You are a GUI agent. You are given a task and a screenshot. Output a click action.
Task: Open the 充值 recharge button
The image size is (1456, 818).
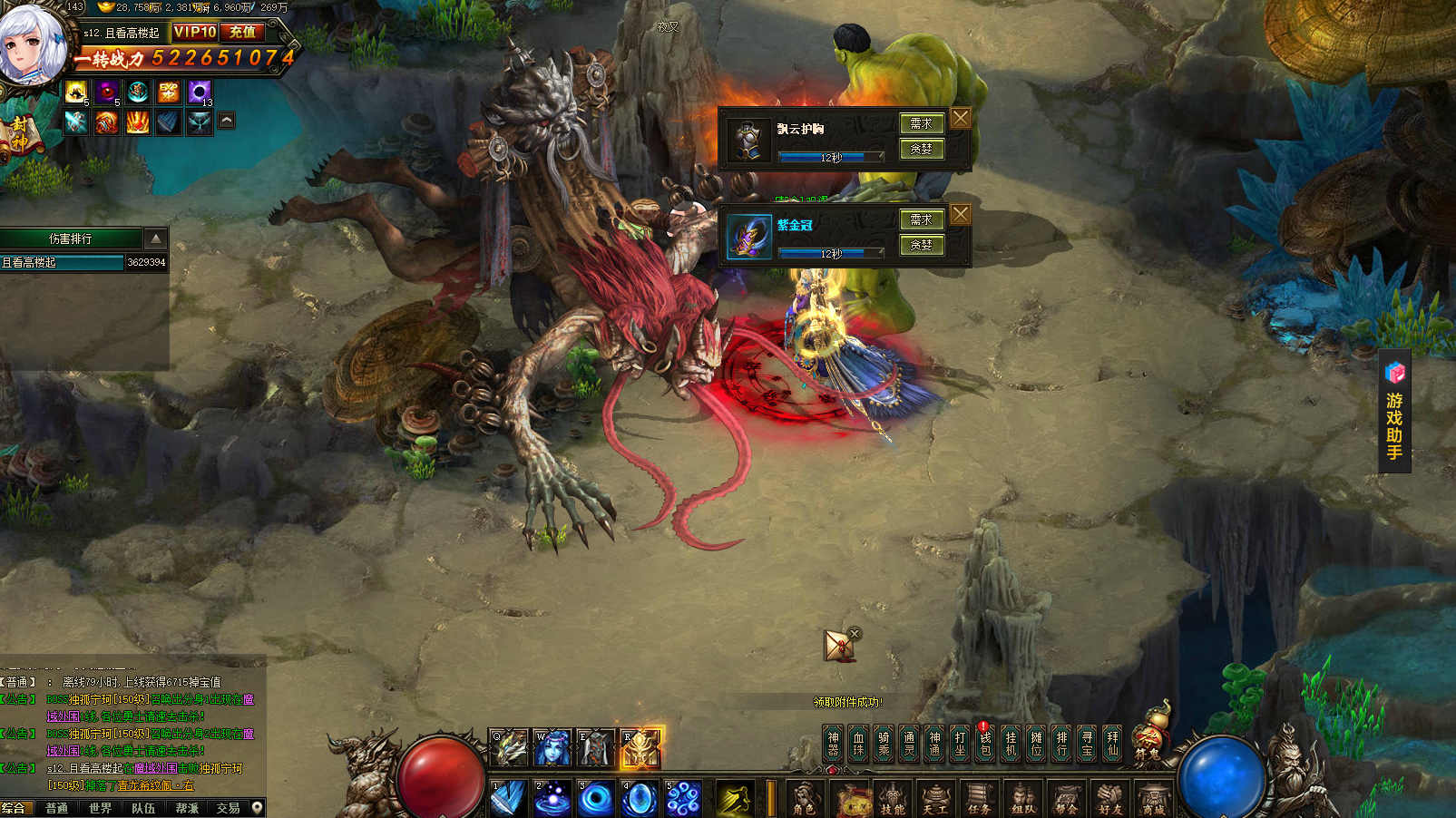coord(242,32)
